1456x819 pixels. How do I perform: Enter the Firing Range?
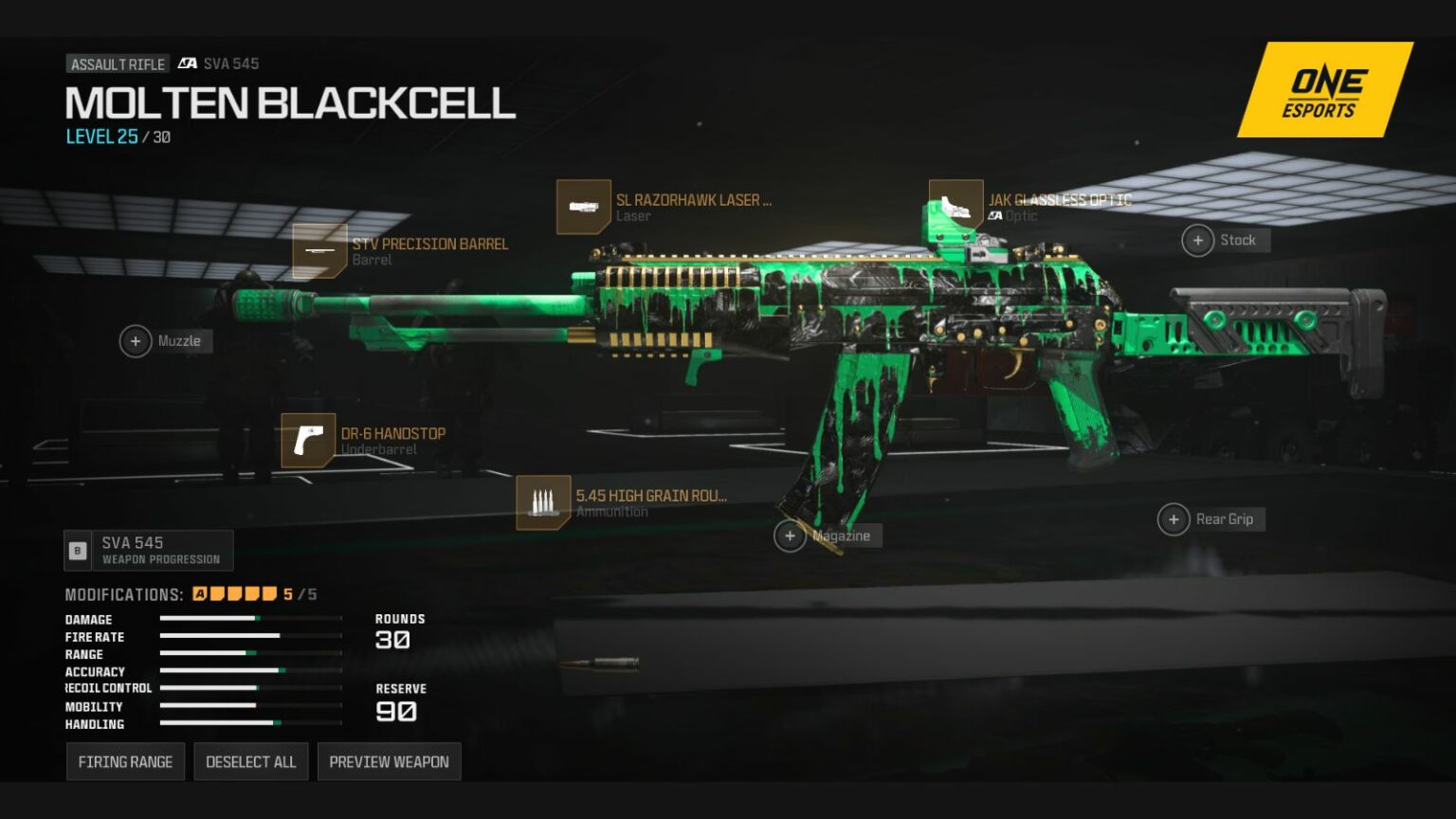point(125,761)
